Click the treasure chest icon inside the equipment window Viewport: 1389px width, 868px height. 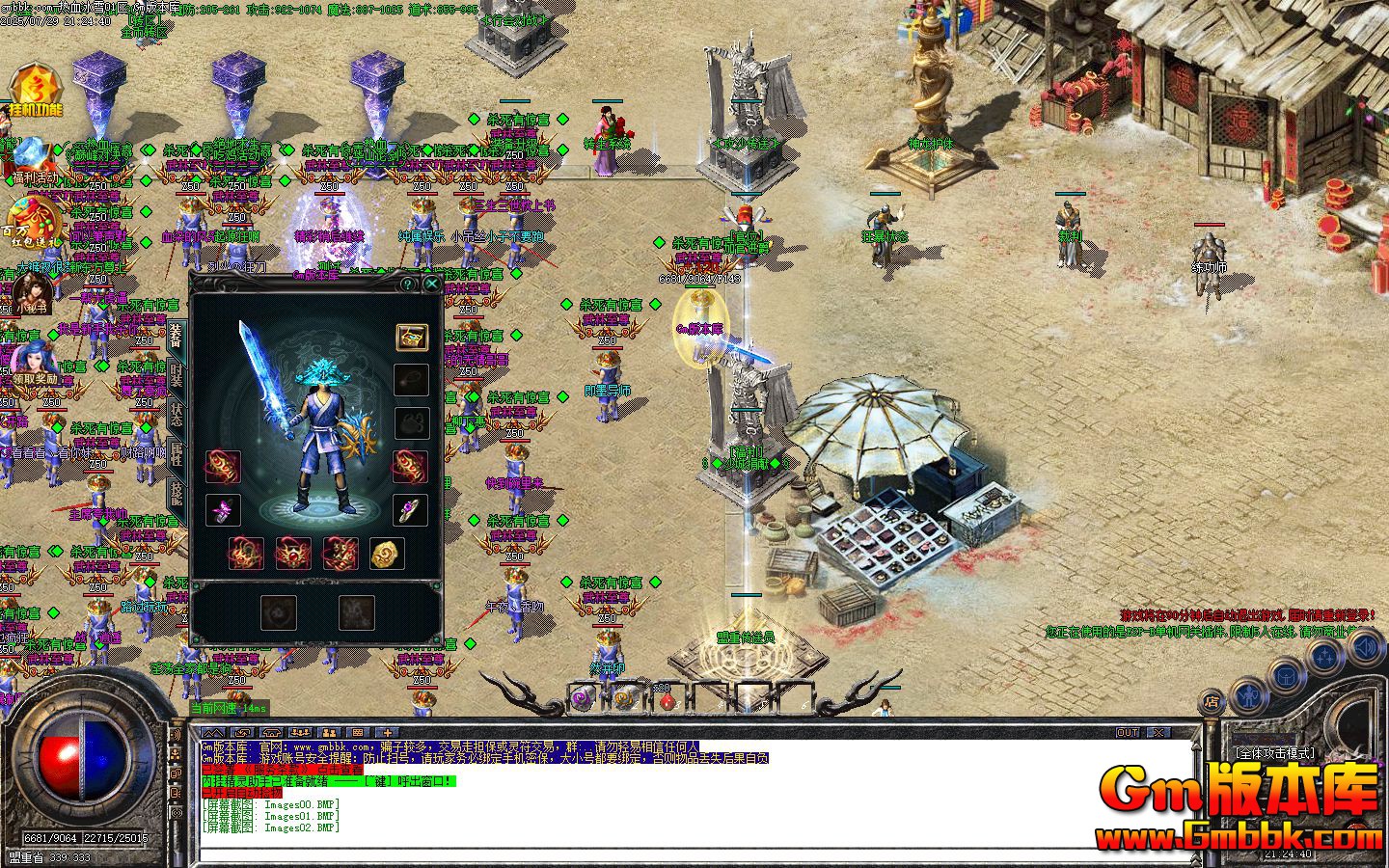coord(413,339)
